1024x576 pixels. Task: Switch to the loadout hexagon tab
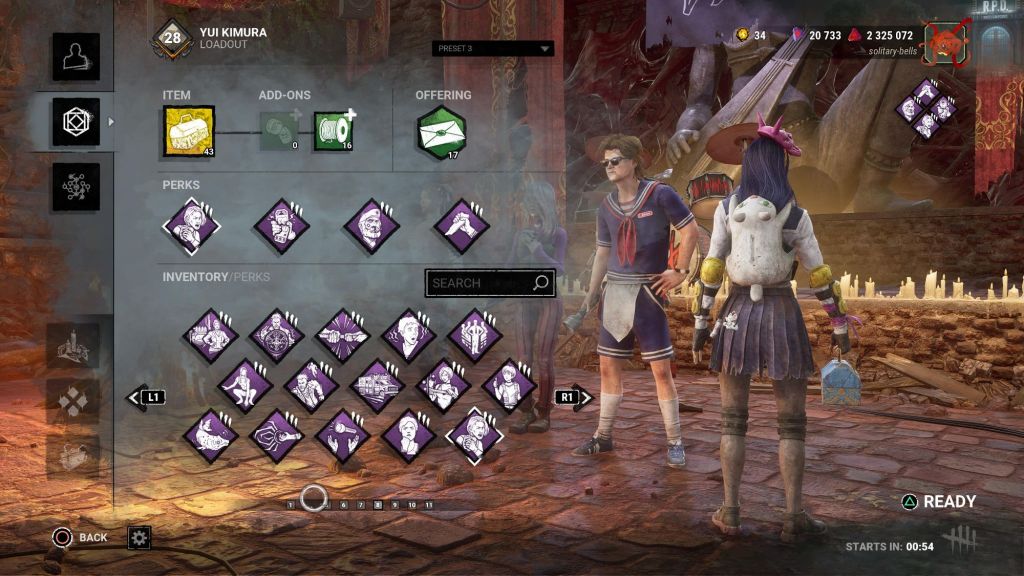(x=76, y=122)
